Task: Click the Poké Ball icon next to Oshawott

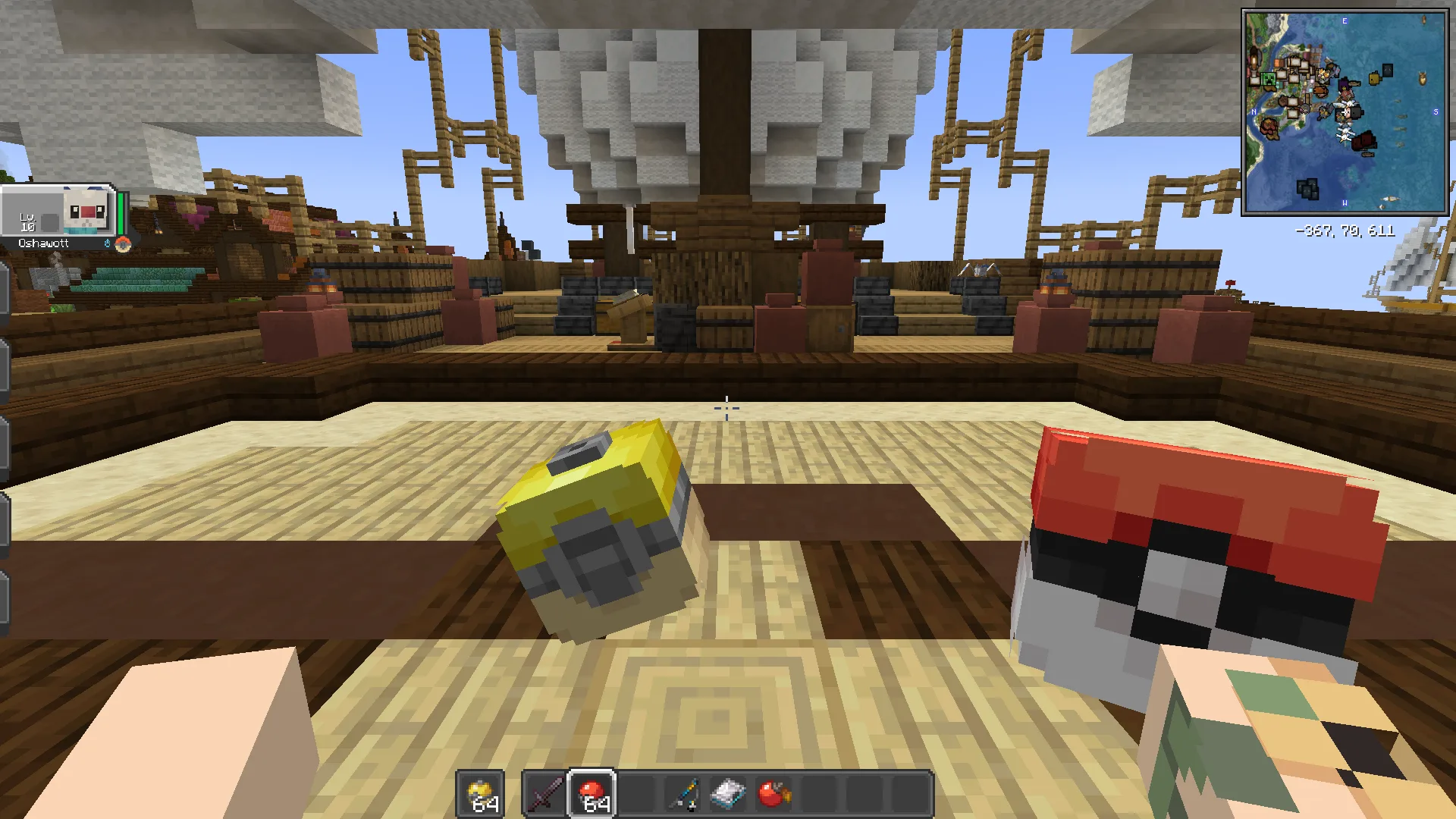Action: pos(123,244)
